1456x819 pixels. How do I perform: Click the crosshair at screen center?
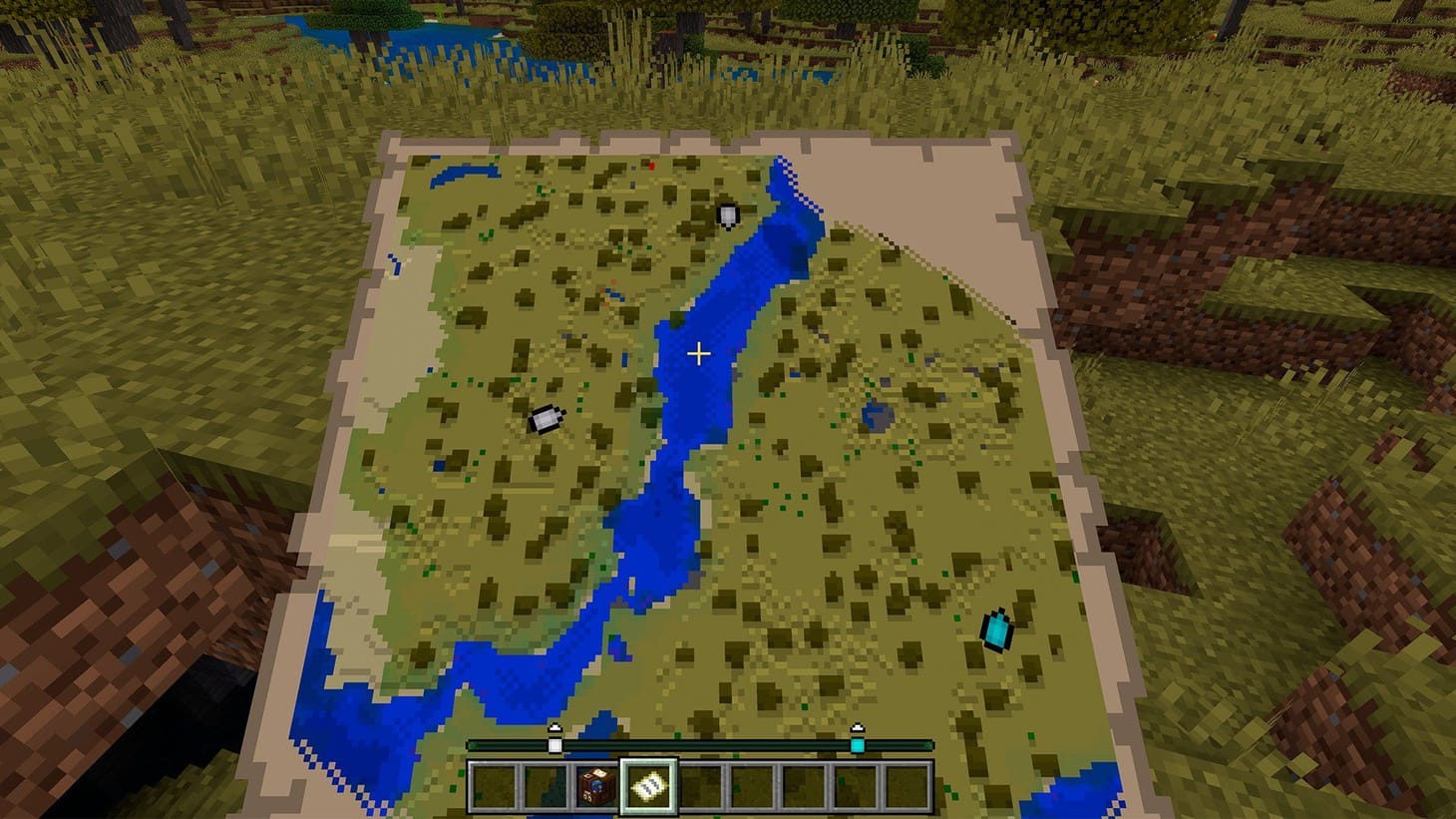tap(698, 353)
